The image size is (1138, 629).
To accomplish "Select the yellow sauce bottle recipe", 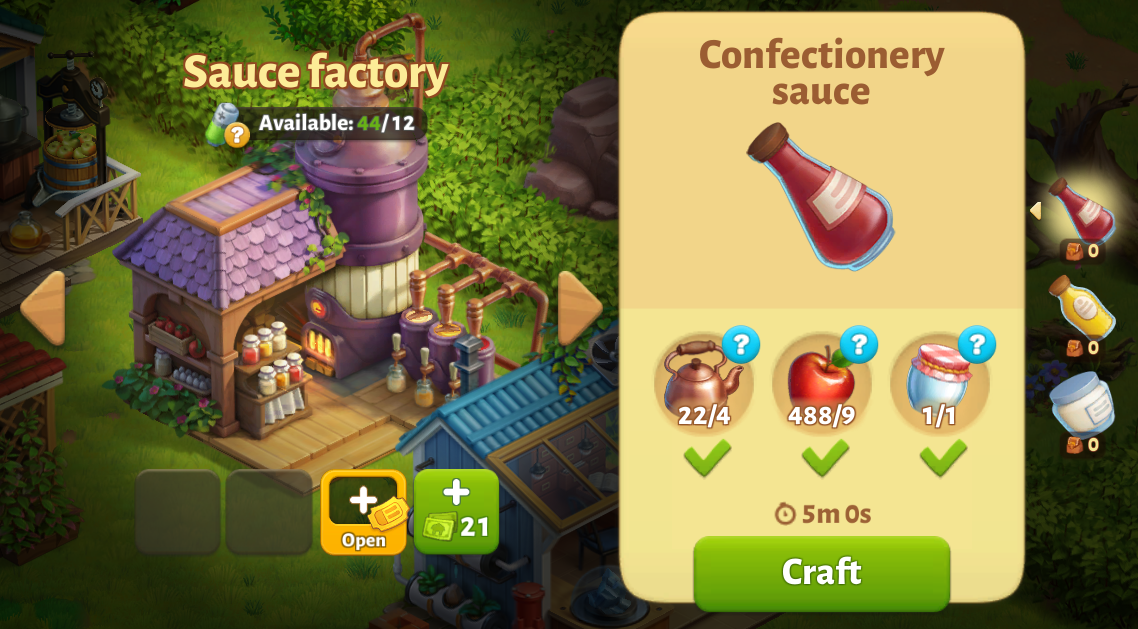I will pos(1082,308).
